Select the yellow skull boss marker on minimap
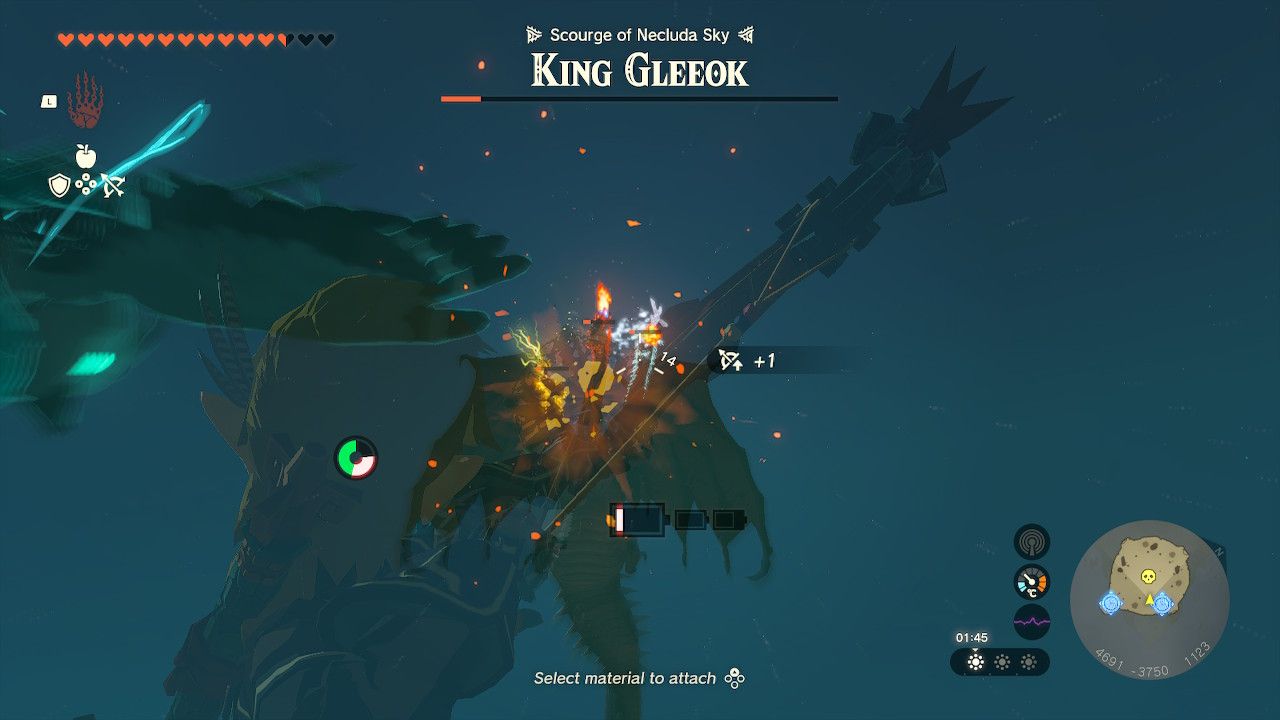 1148,576
